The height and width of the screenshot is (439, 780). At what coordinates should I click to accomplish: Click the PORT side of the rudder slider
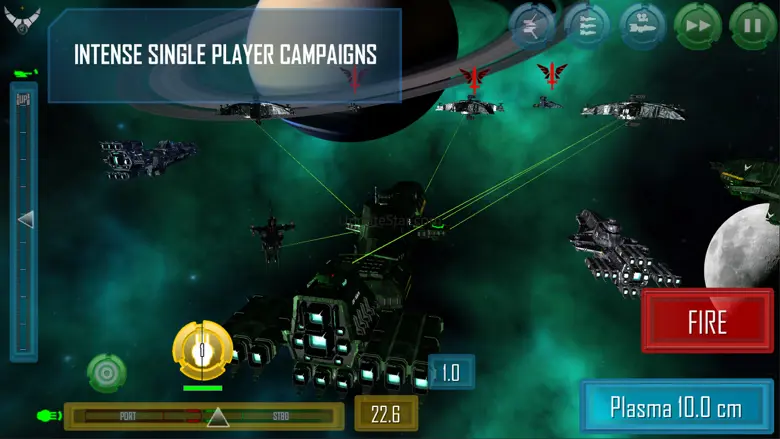127,416
